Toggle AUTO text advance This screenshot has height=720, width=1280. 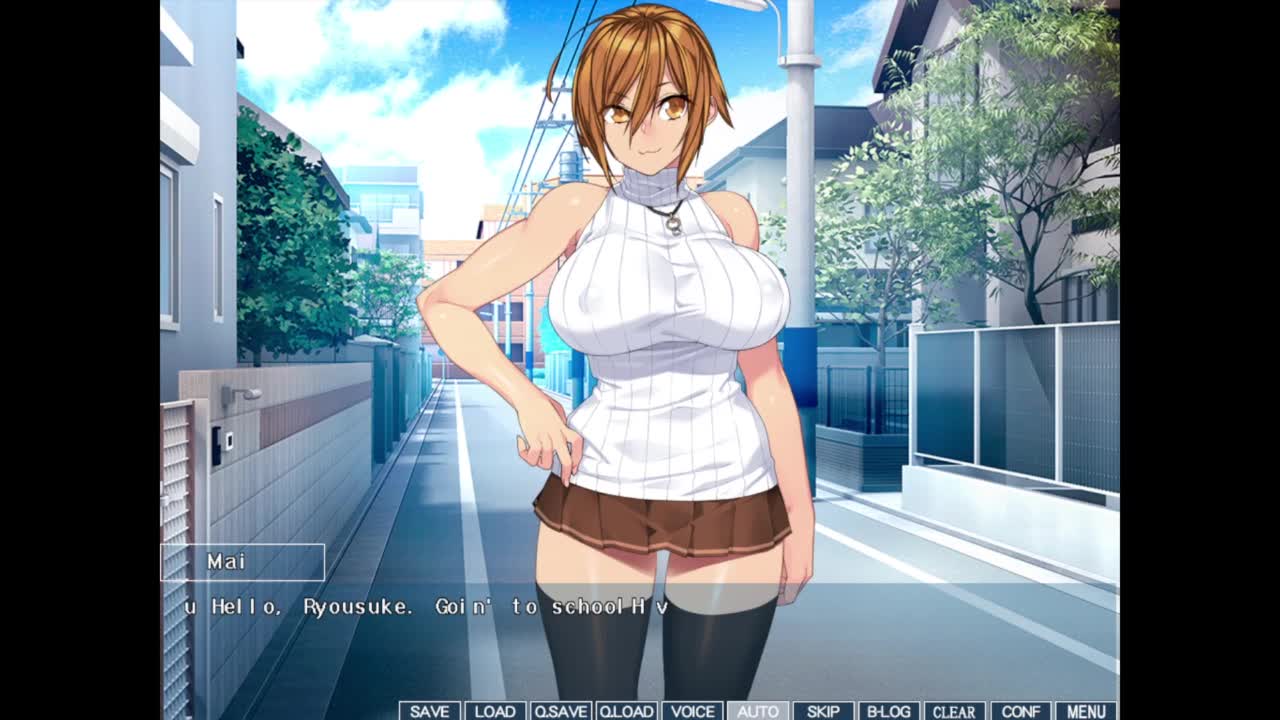click(x=757, y=711)
